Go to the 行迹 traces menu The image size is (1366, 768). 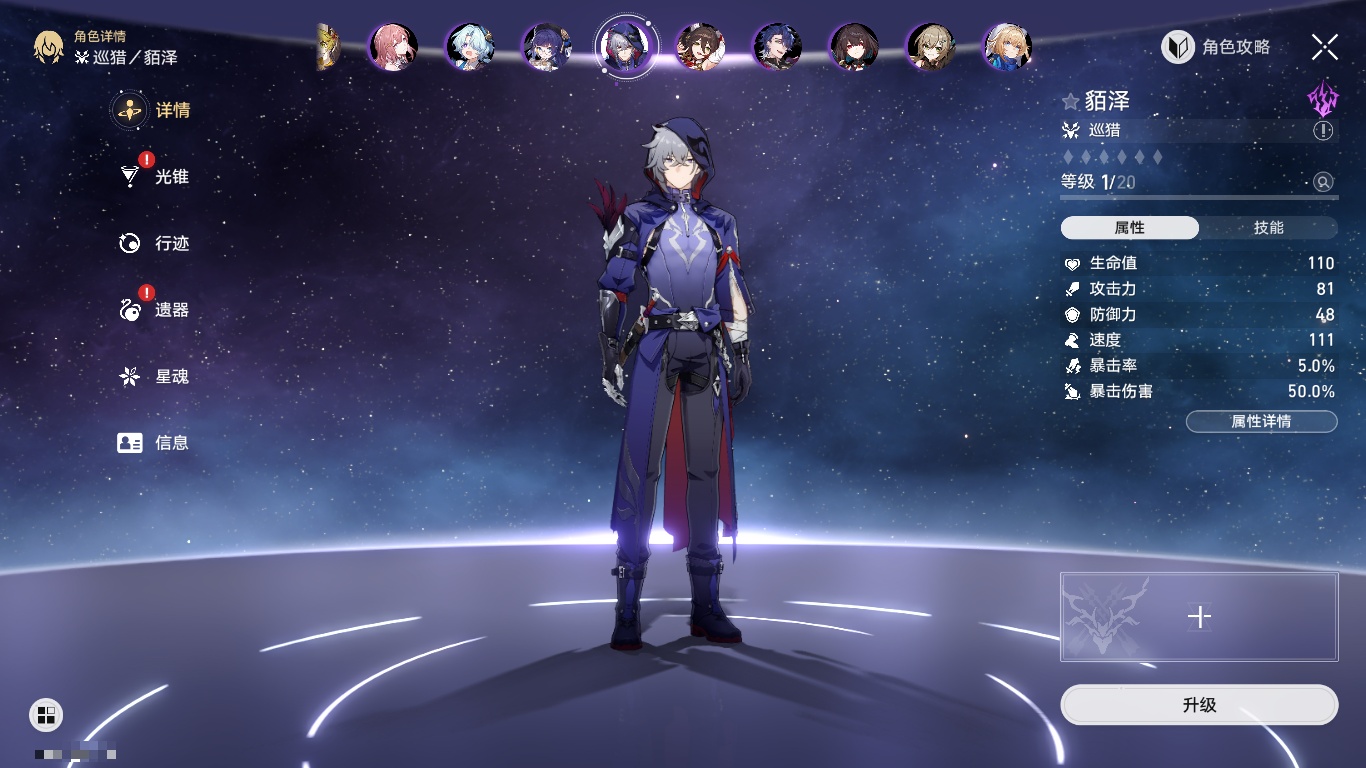155,243
